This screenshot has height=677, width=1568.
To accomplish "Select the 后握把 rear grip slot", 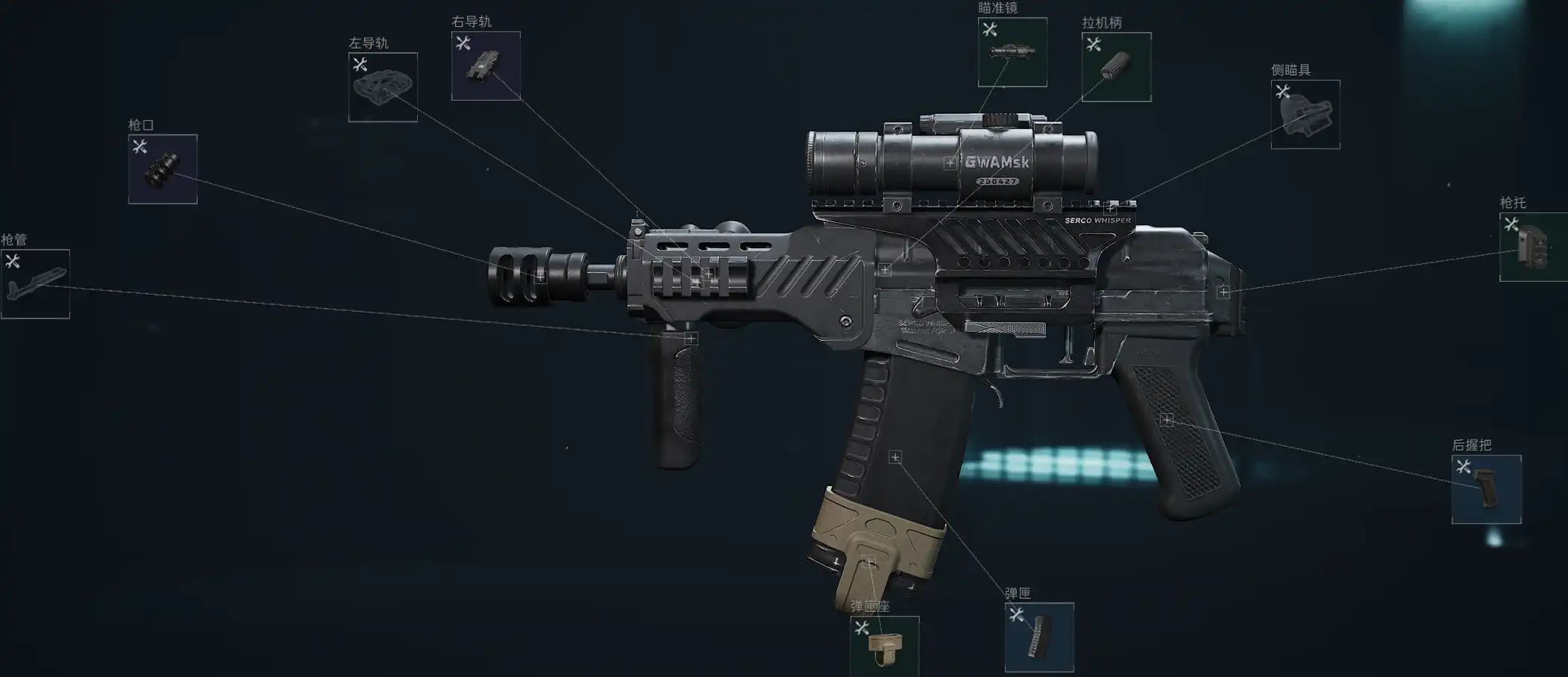I will 1486,490.
